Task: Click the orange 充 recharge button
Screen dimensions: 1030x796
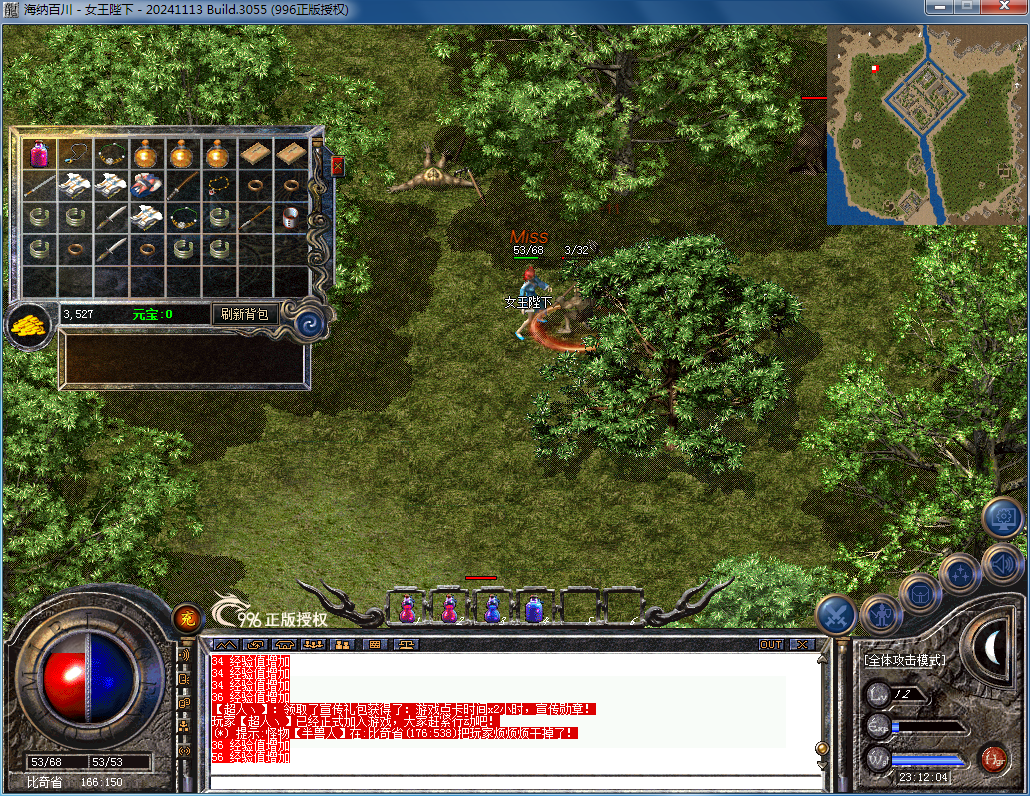Action: click(186, 619)
